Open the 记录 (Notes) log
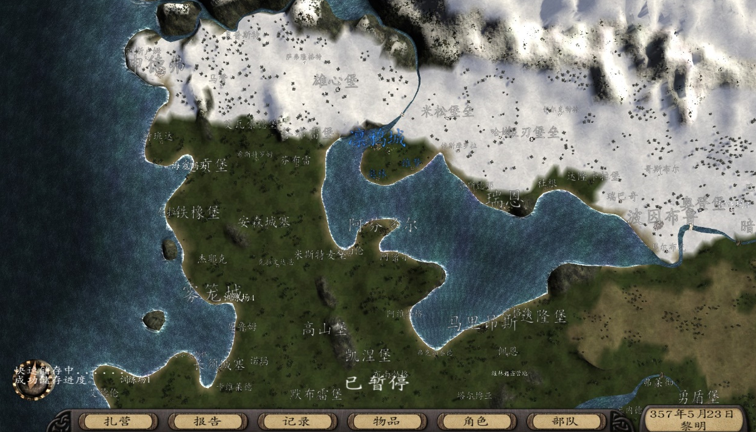The image size is (756, 432). tap(296, 422)
